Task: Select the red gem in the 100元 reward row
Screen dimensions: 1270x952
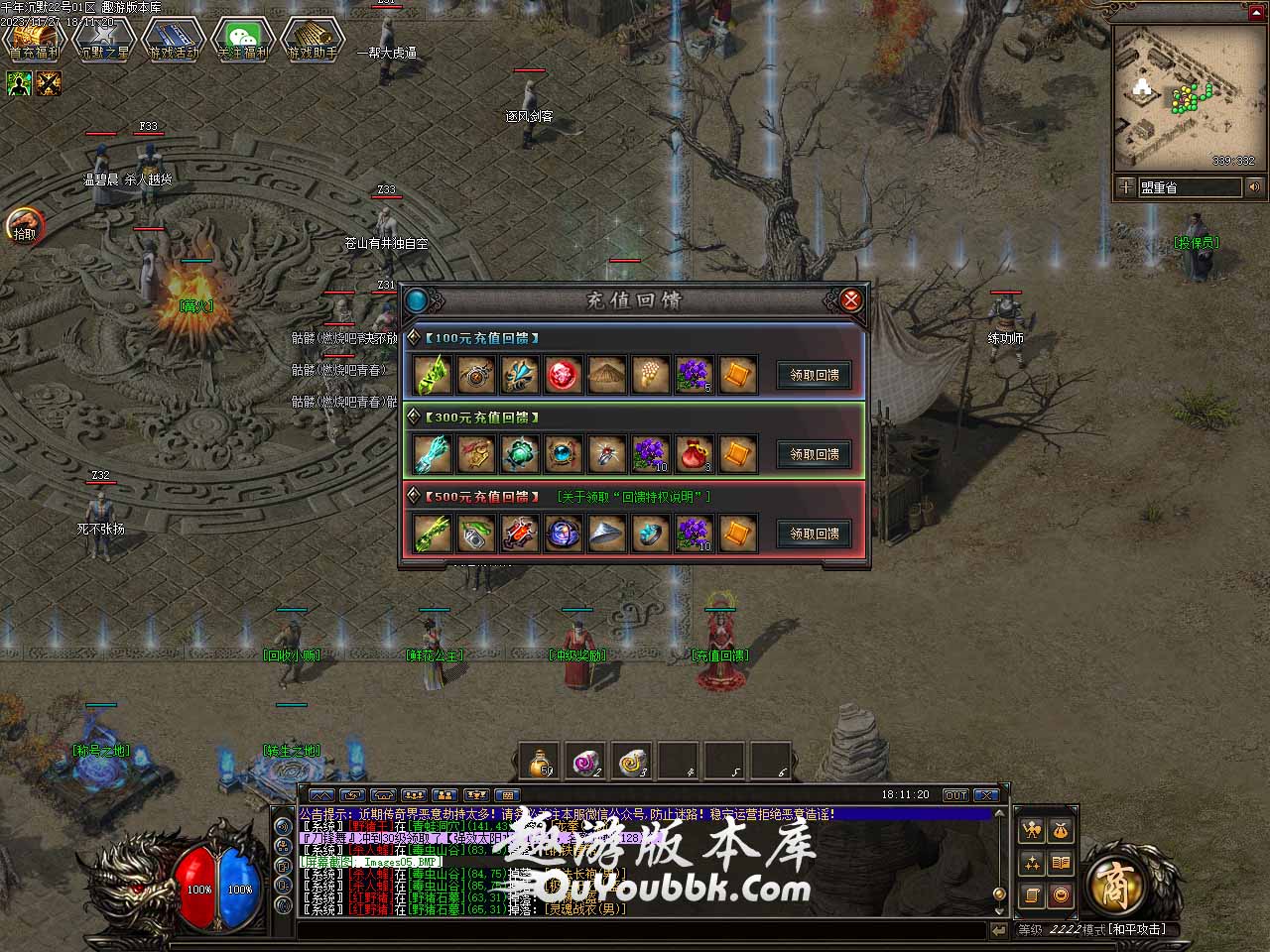Action: [564, 375]
